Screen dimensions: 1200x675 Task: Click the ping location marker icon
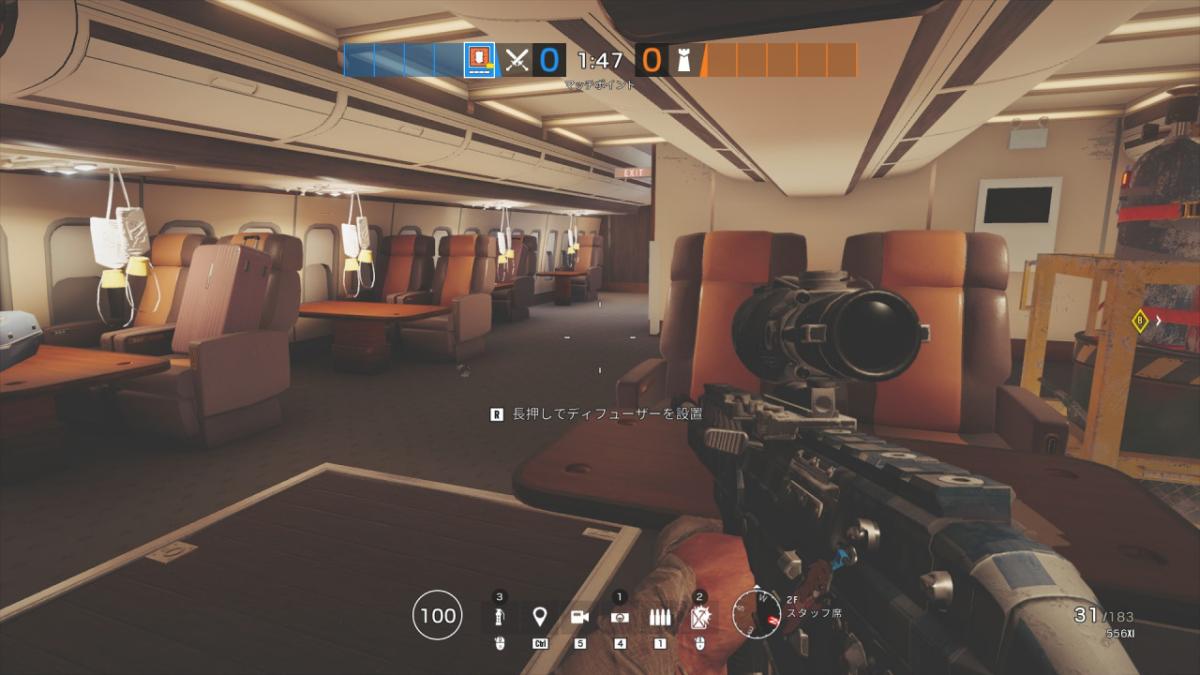pos(540,617)
